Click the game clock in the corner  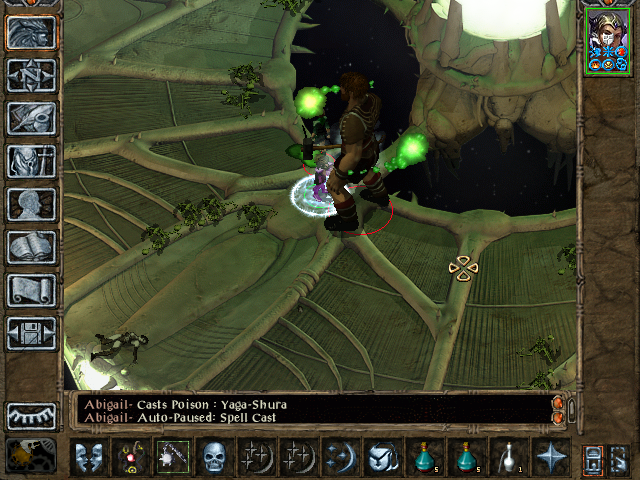pyautogui.click(x=31, y=456)
